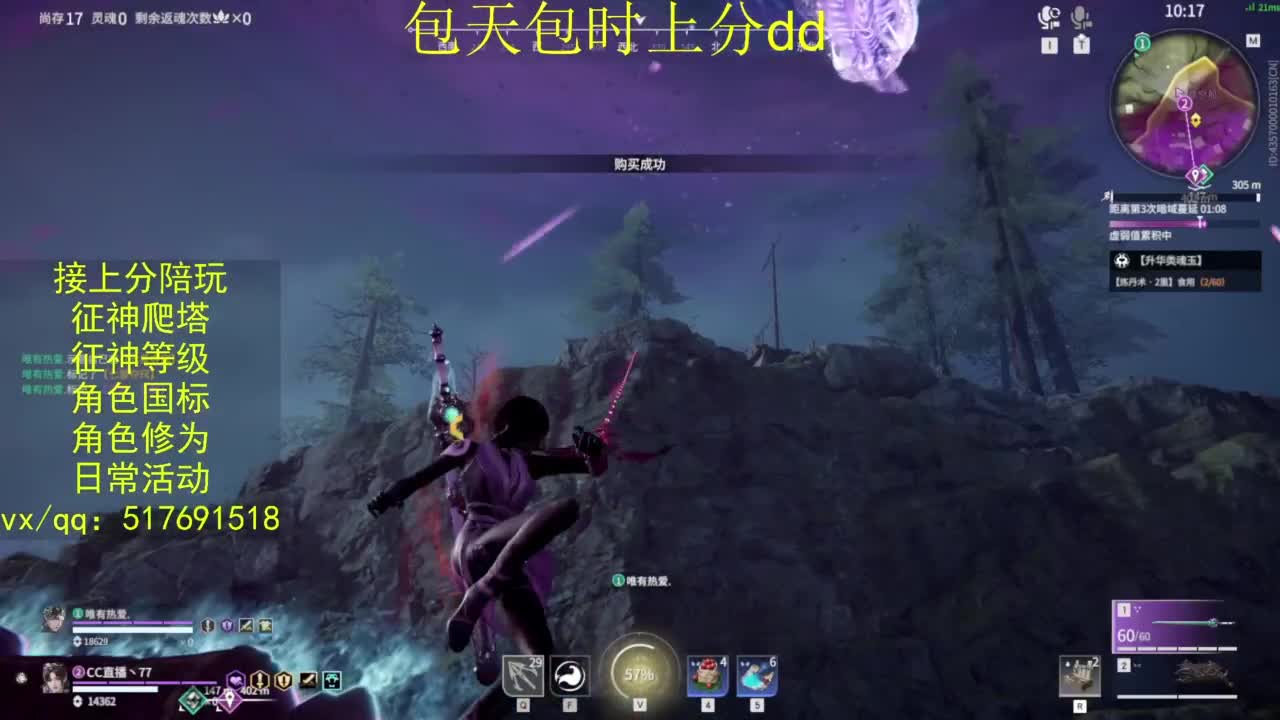The width and height of the screenshot is (1280, 720).
Task: Select weapon slot 1 showing 60/60
Action: 1176,628
